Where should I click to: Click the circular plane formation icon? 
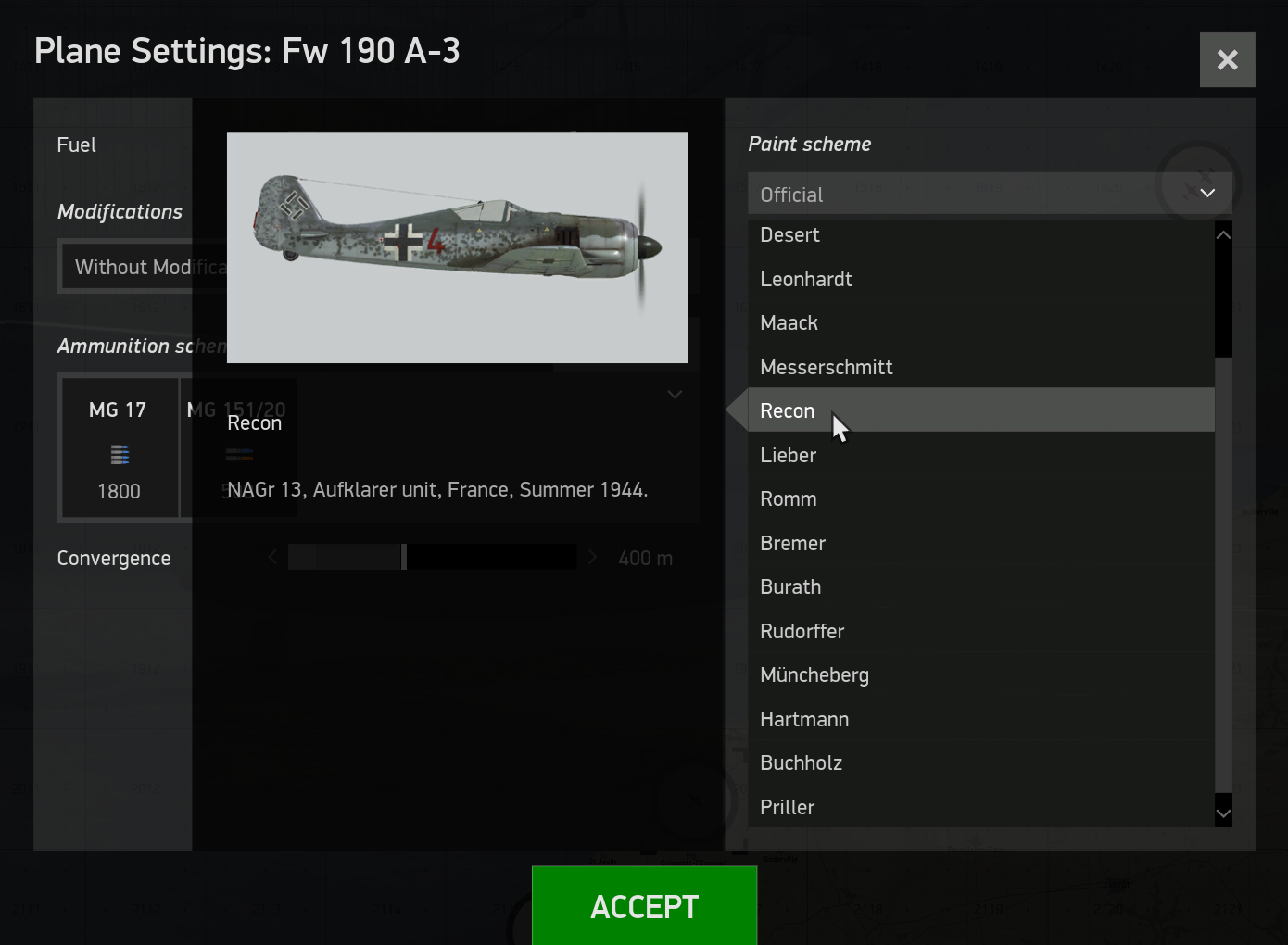pyautogui.click(x=1197, y=183)
